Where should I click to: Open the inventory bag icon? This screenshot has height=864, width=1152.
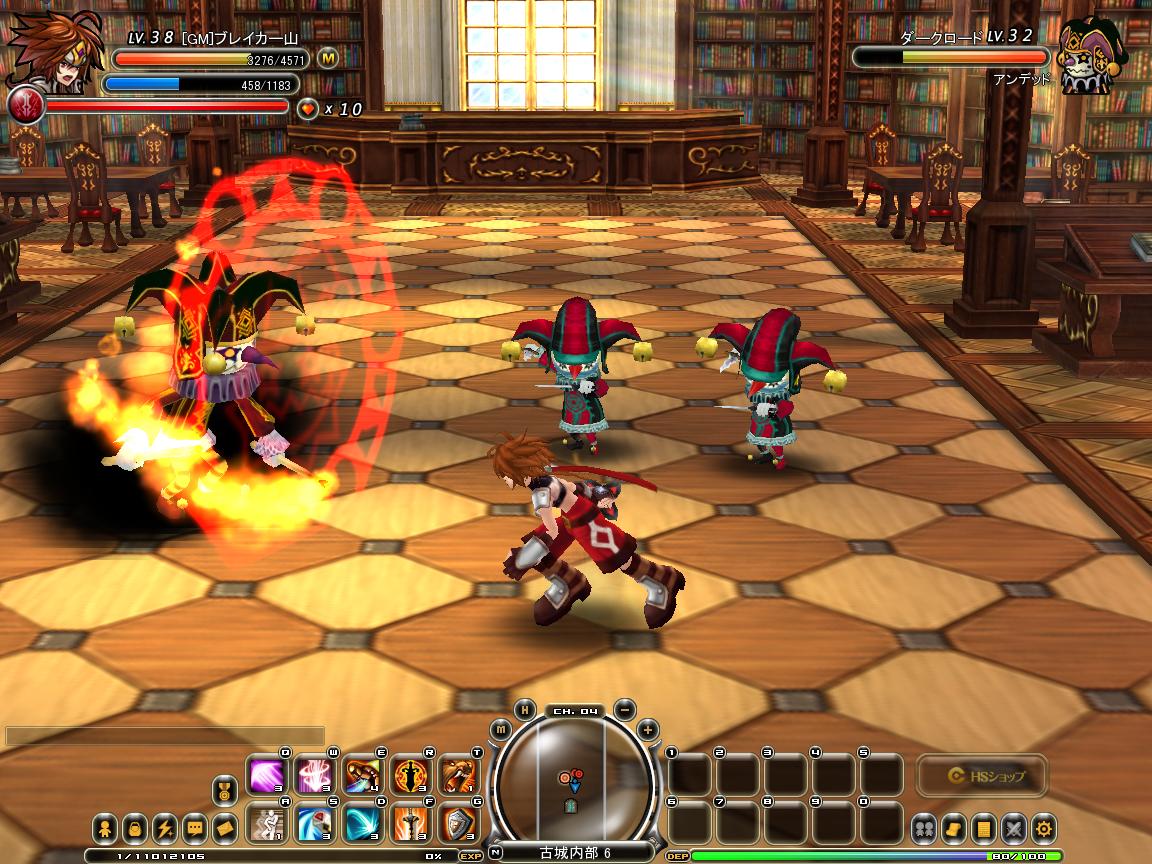(135, 828)
